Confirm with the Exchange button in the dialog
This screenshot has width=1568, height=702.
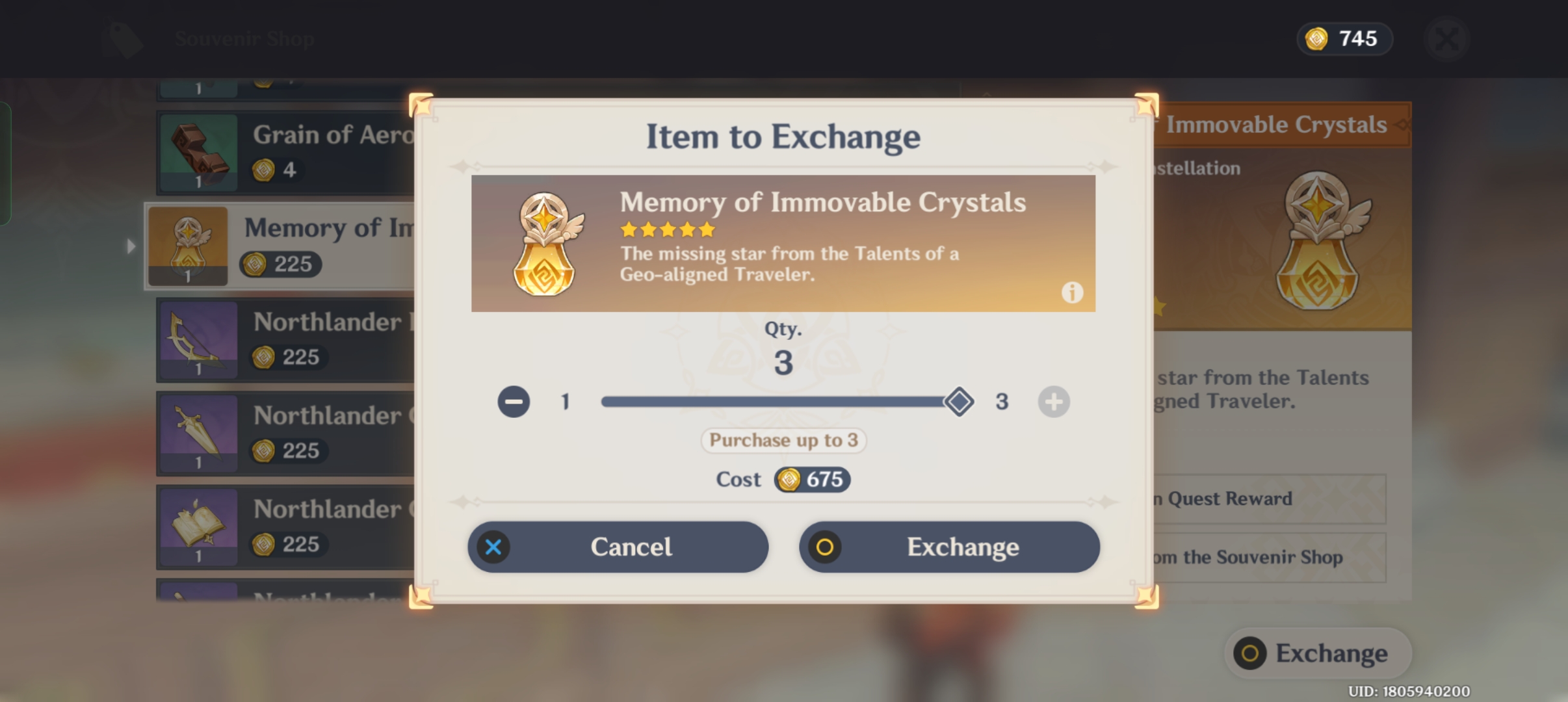(x=948, y=547)
